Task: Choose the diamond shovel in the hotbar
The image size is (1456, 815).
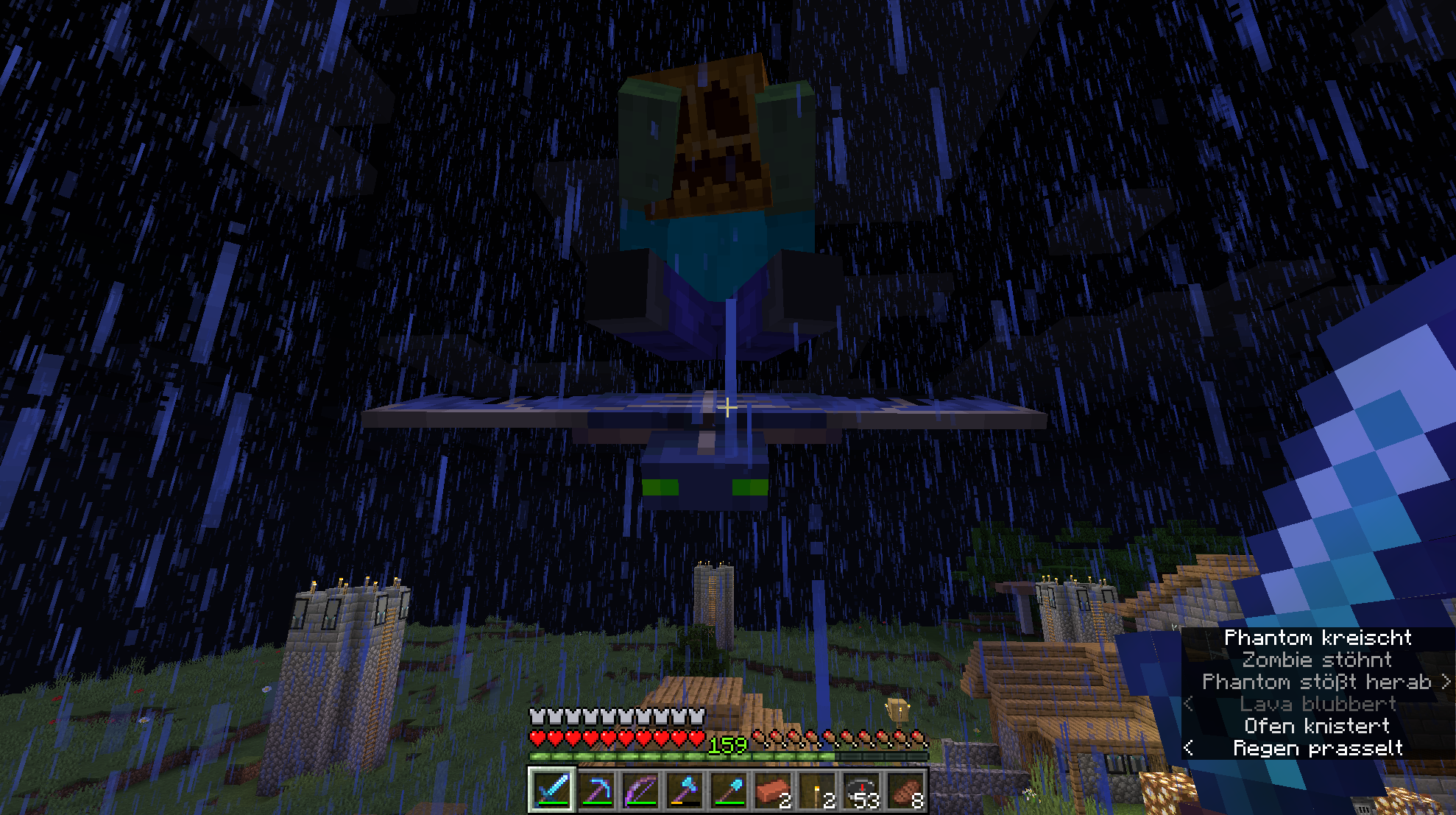Action: [x=729, y=791]
